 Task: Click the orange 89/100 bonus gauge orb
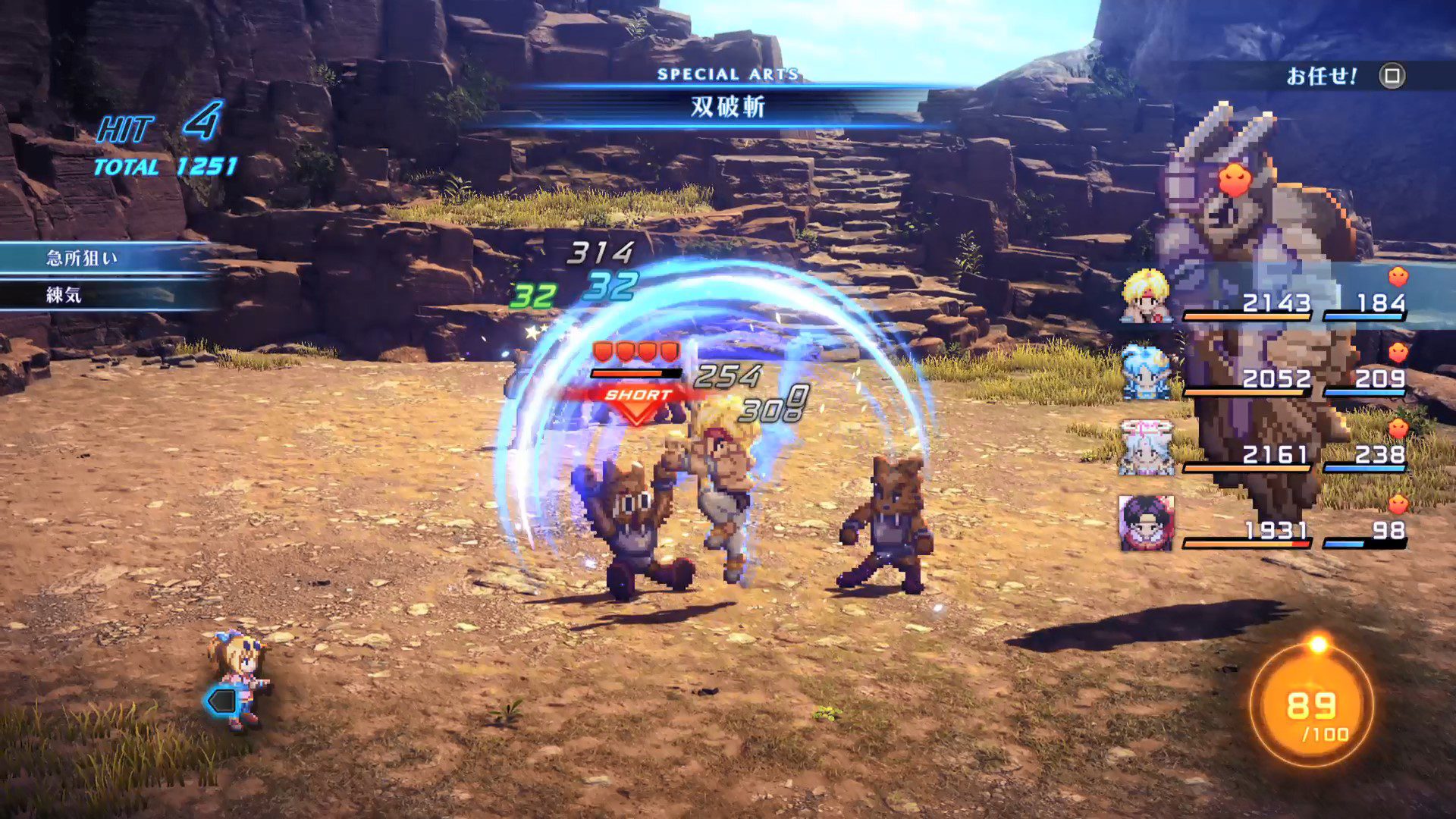(1311, 707)
